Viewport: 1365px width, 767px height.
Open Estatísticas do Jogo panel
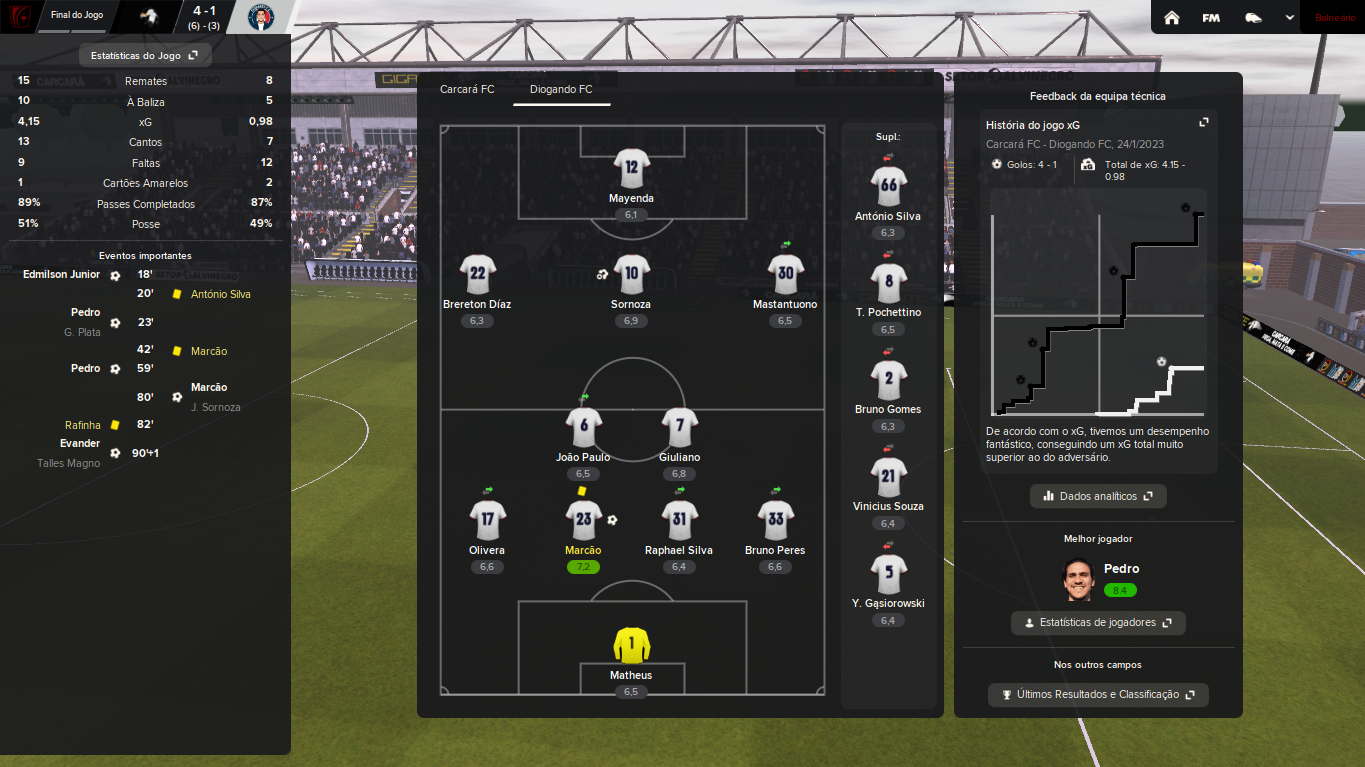(144, 56)
